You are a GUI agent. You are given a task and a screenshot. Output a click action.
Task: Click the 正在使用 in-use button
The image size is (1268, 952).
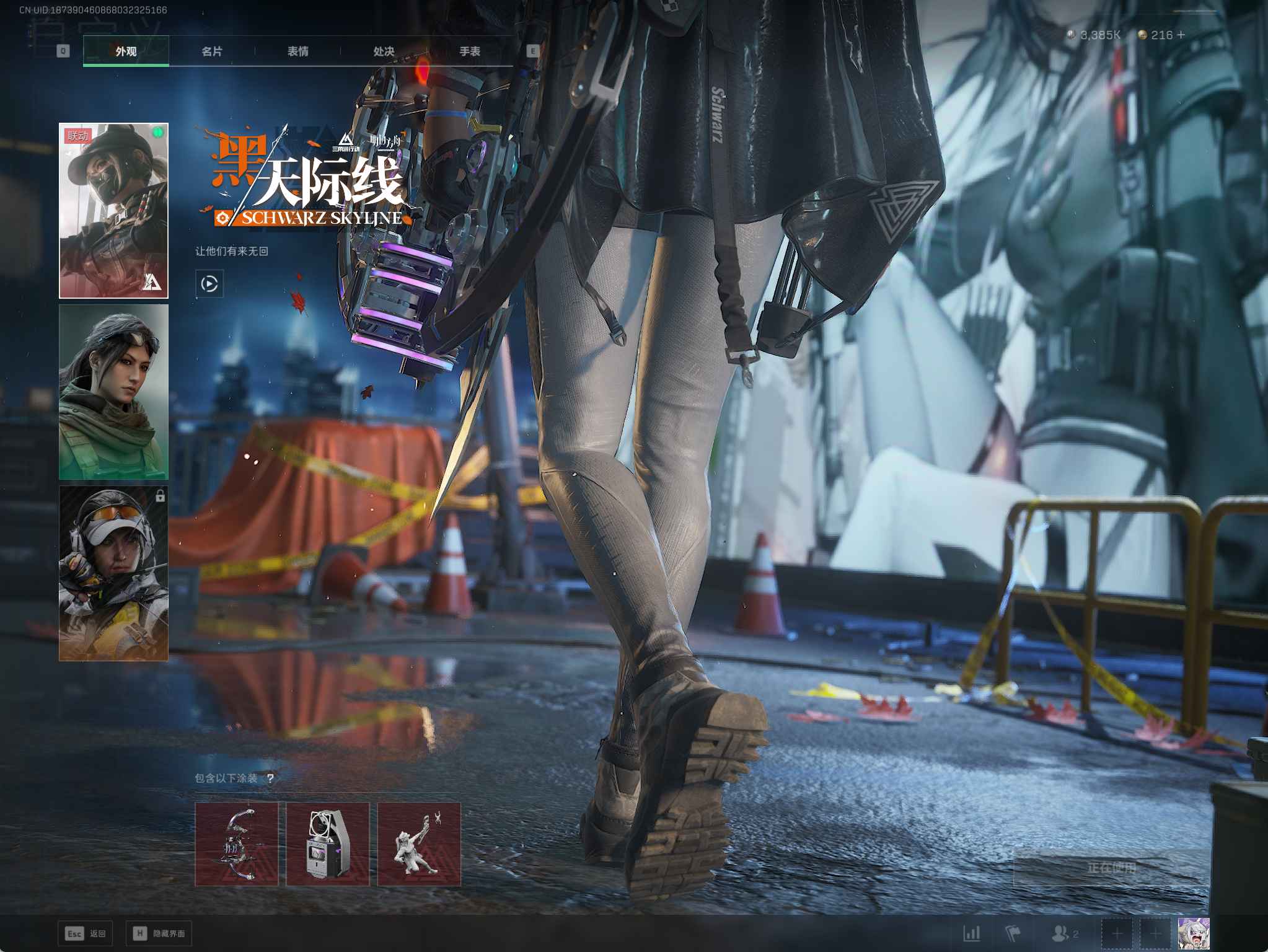[1111, 868]
